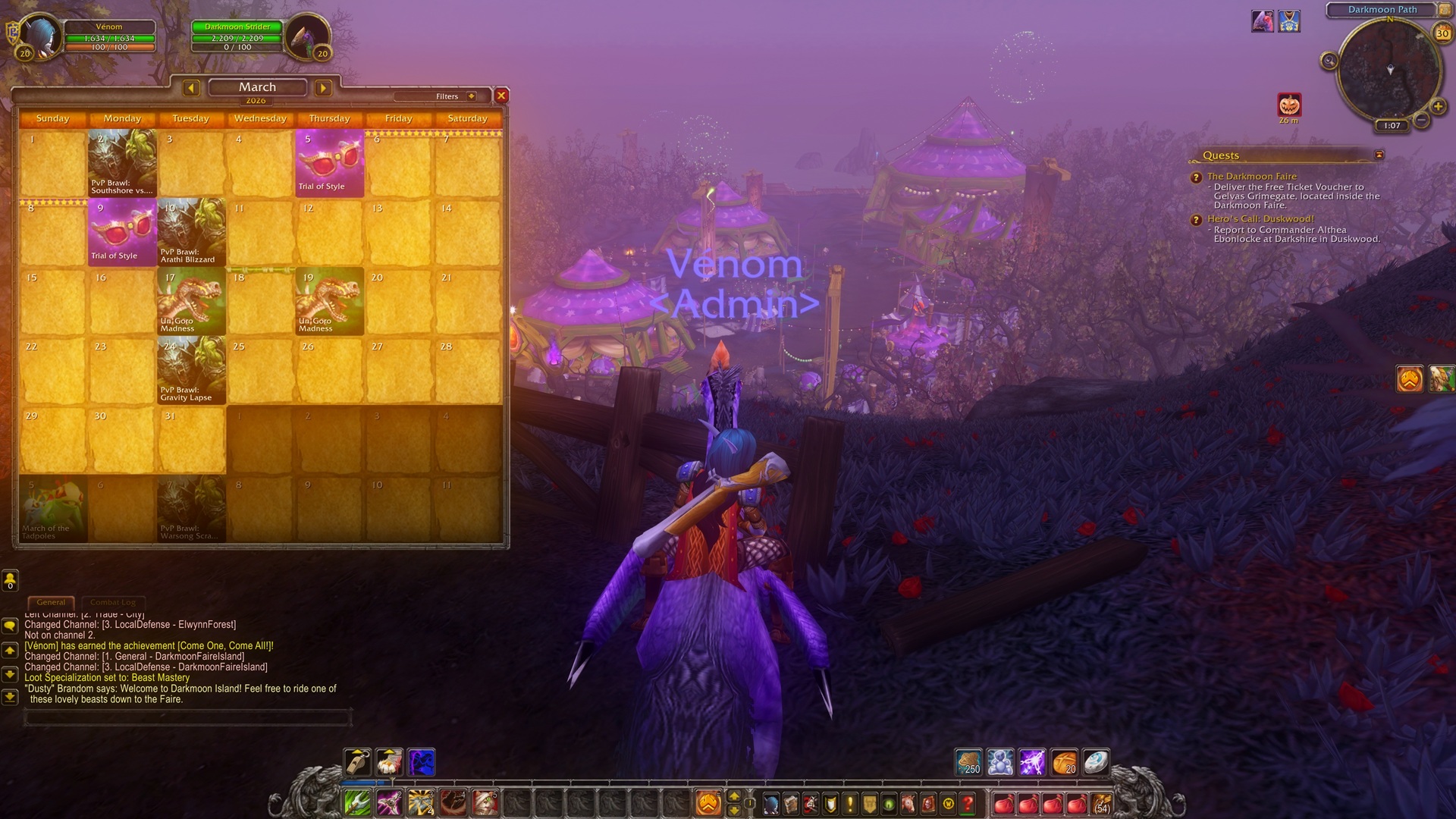This screenshot has height=819, width=1456.
Task: Select the whistle ability on the action bar
Action: pos(356,763)
